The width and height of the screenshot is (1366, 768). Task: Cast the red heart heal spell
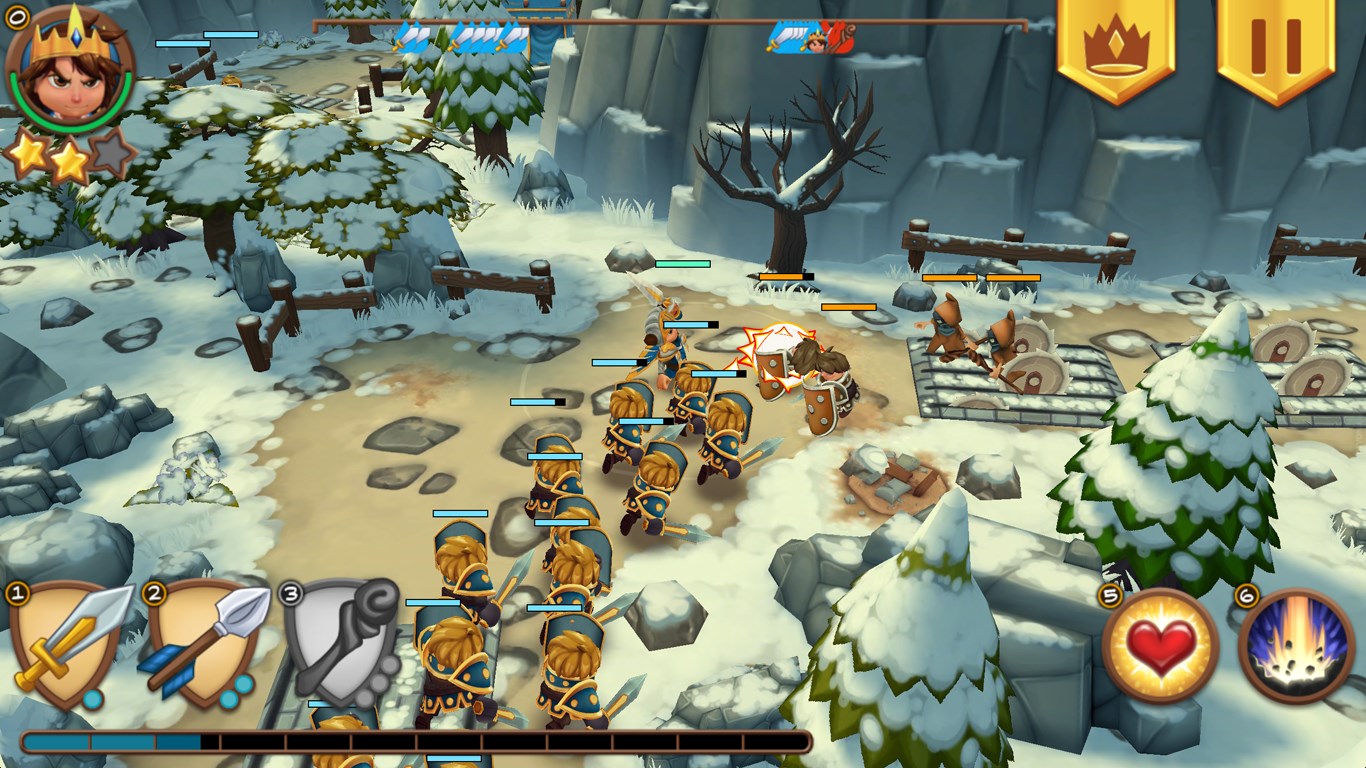(x=1160, y=645)
